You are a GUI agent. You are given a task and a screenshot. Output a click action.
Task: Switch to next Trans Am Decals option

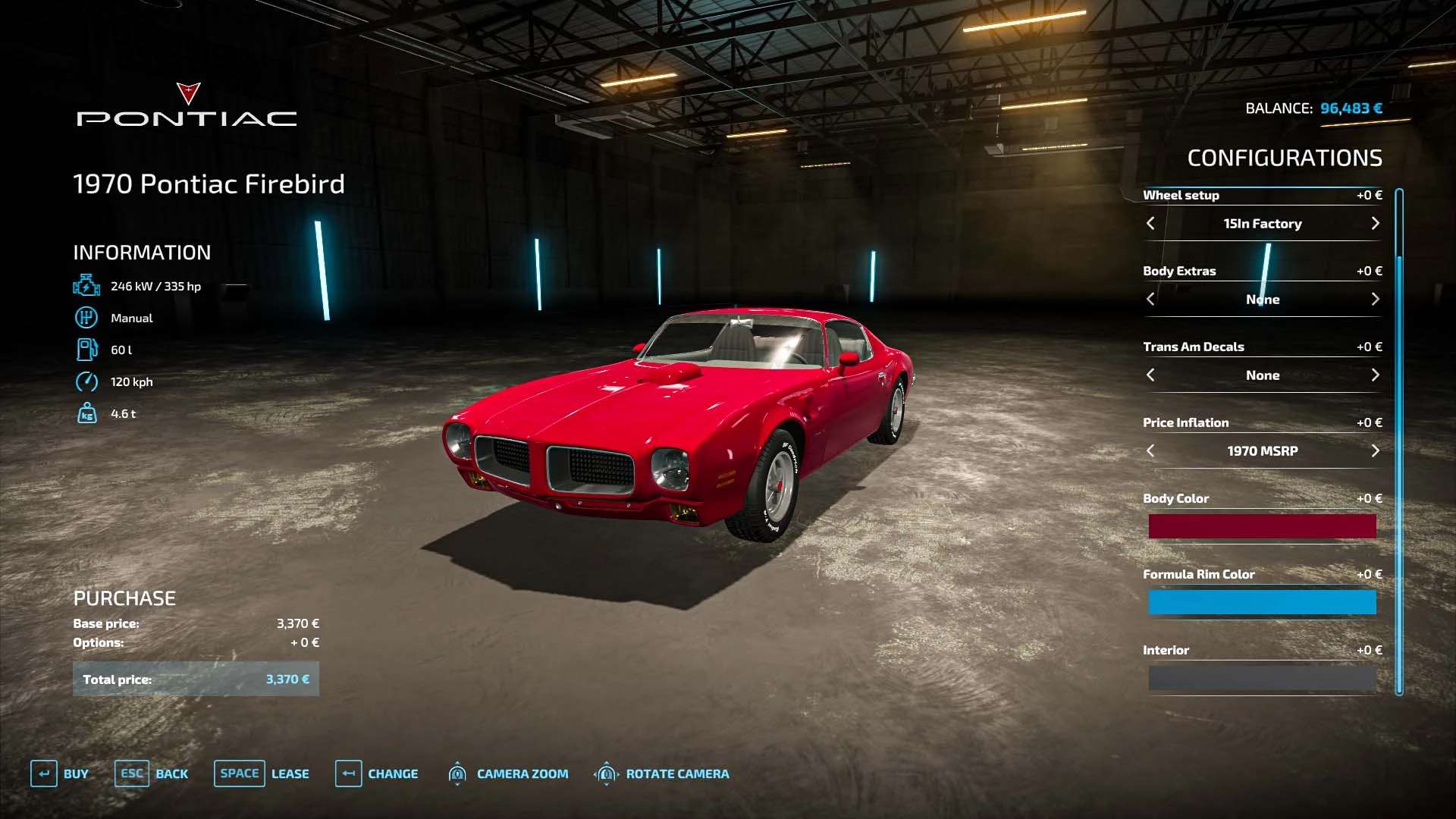coord(1375,375)
